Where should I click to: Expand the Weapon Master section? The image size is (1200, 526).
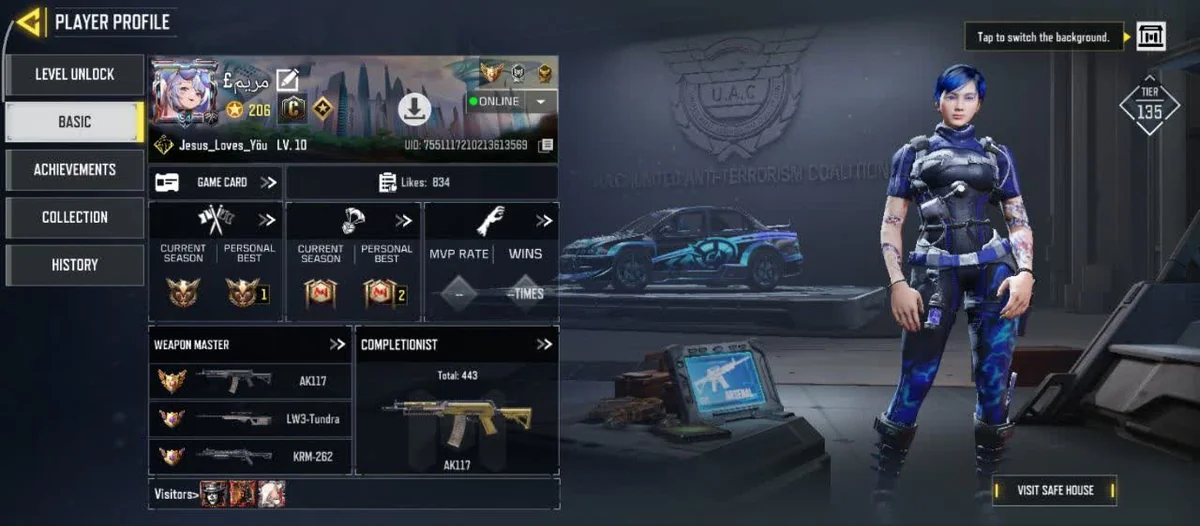[x=337, y=344]
